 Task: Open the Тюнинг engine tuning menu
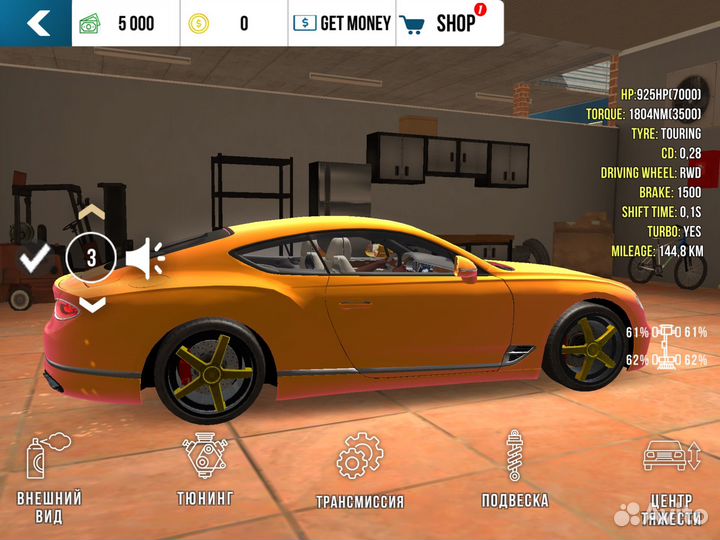pyautogui.click(x=206, y=472)
